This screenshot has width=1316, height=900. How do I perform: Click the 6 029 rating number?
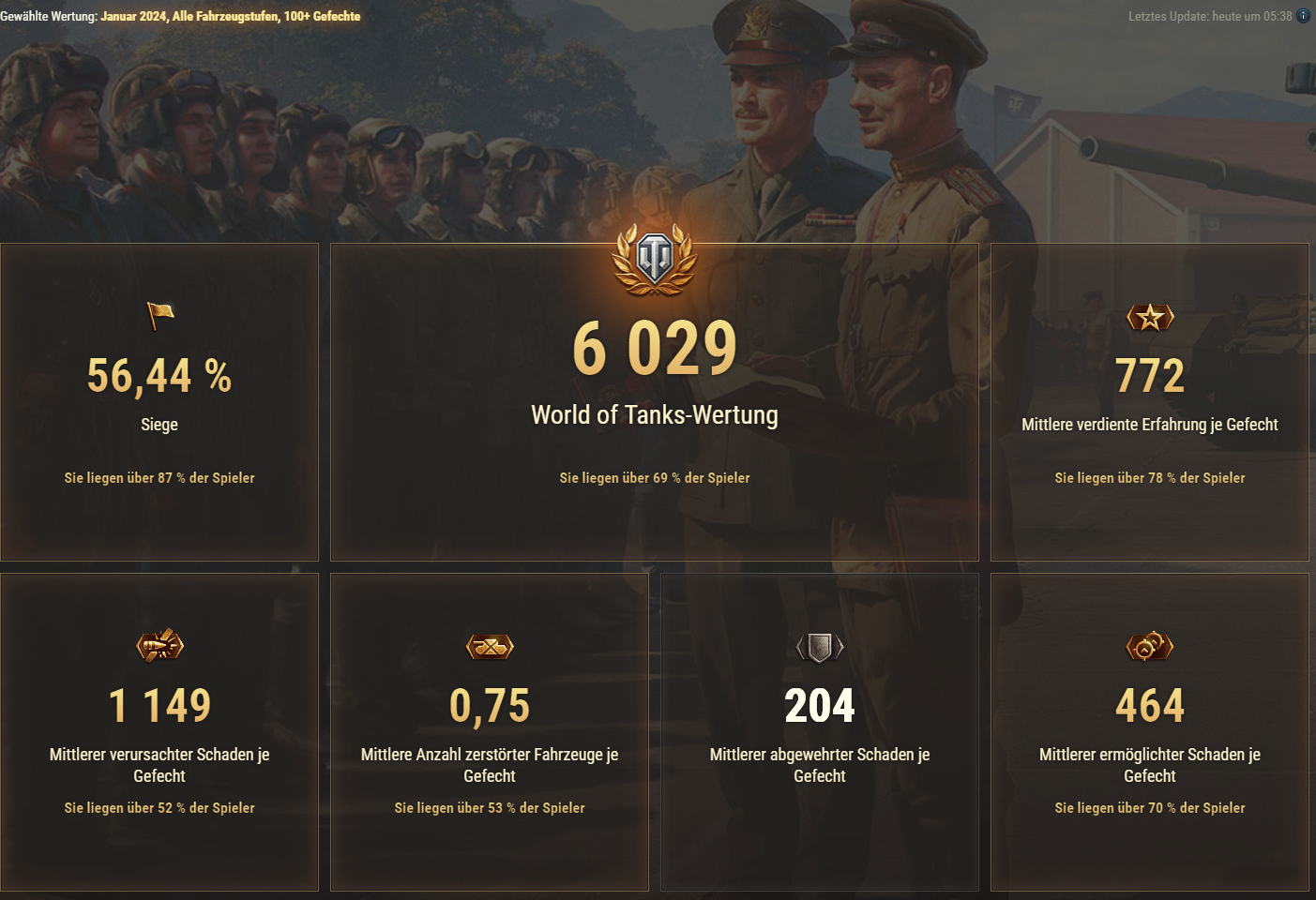655,348
